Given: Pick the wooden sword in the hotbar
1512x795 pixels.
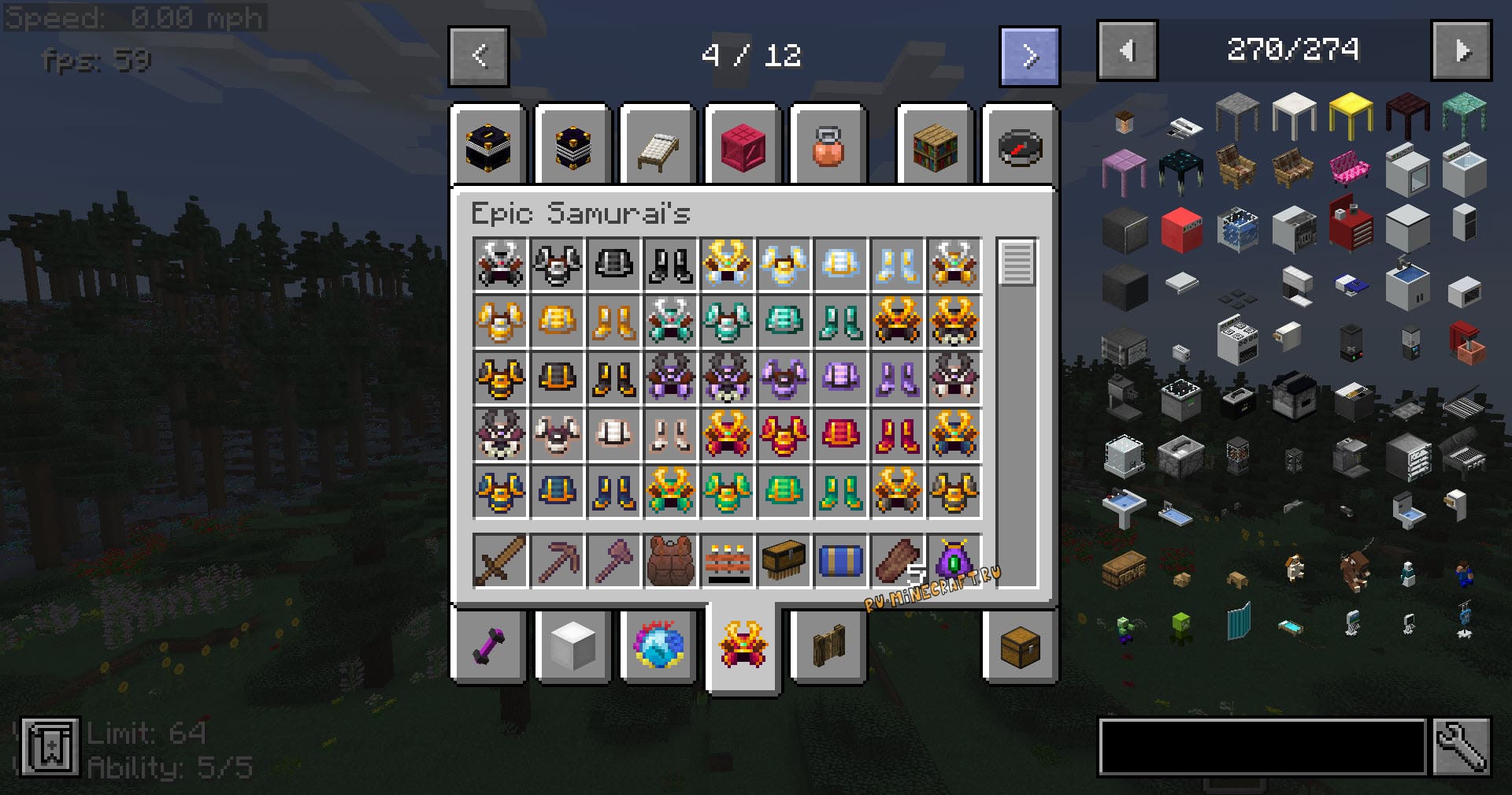Looking at the screenshot, I should point(501,561).
